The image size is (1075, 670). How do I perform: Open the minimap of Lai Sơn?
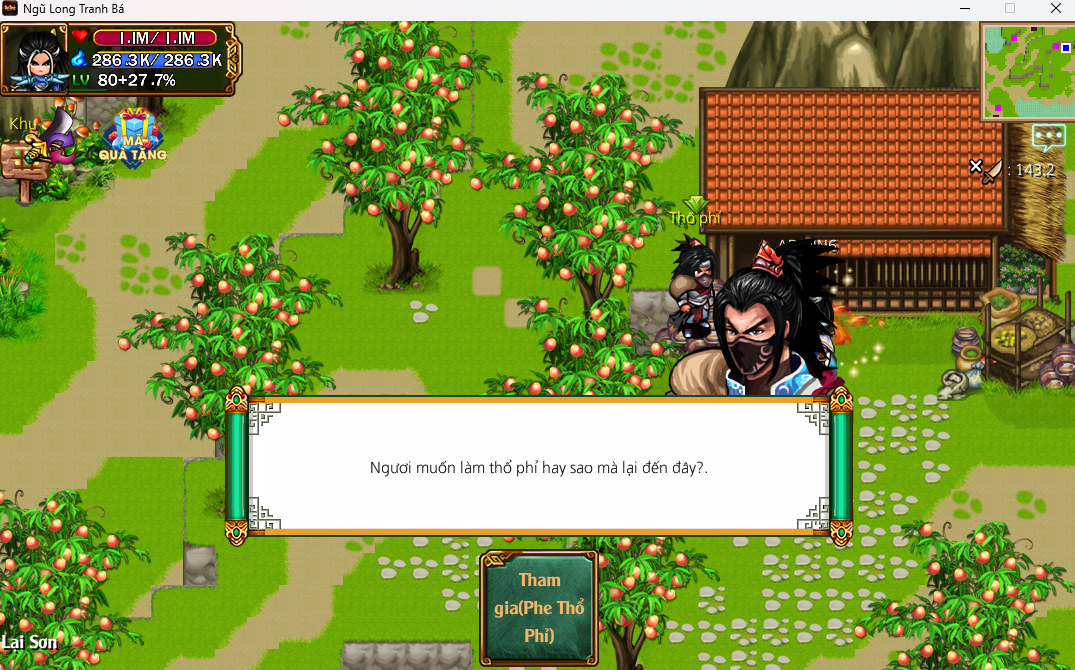1026,71
